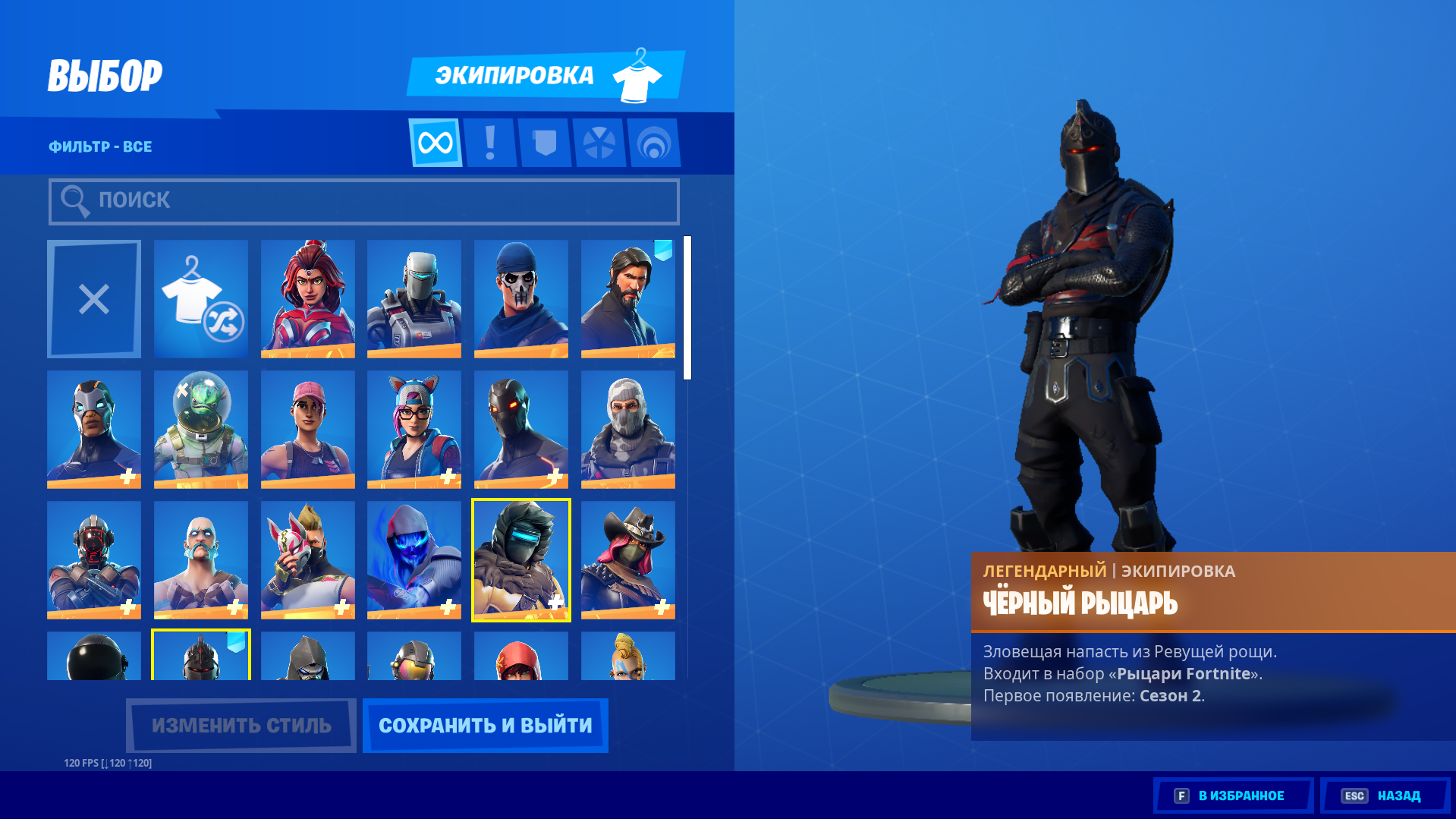Select the banner-shaped filter icon
The width and height of the screenshot is (1456, 819).
pos(545,143)
